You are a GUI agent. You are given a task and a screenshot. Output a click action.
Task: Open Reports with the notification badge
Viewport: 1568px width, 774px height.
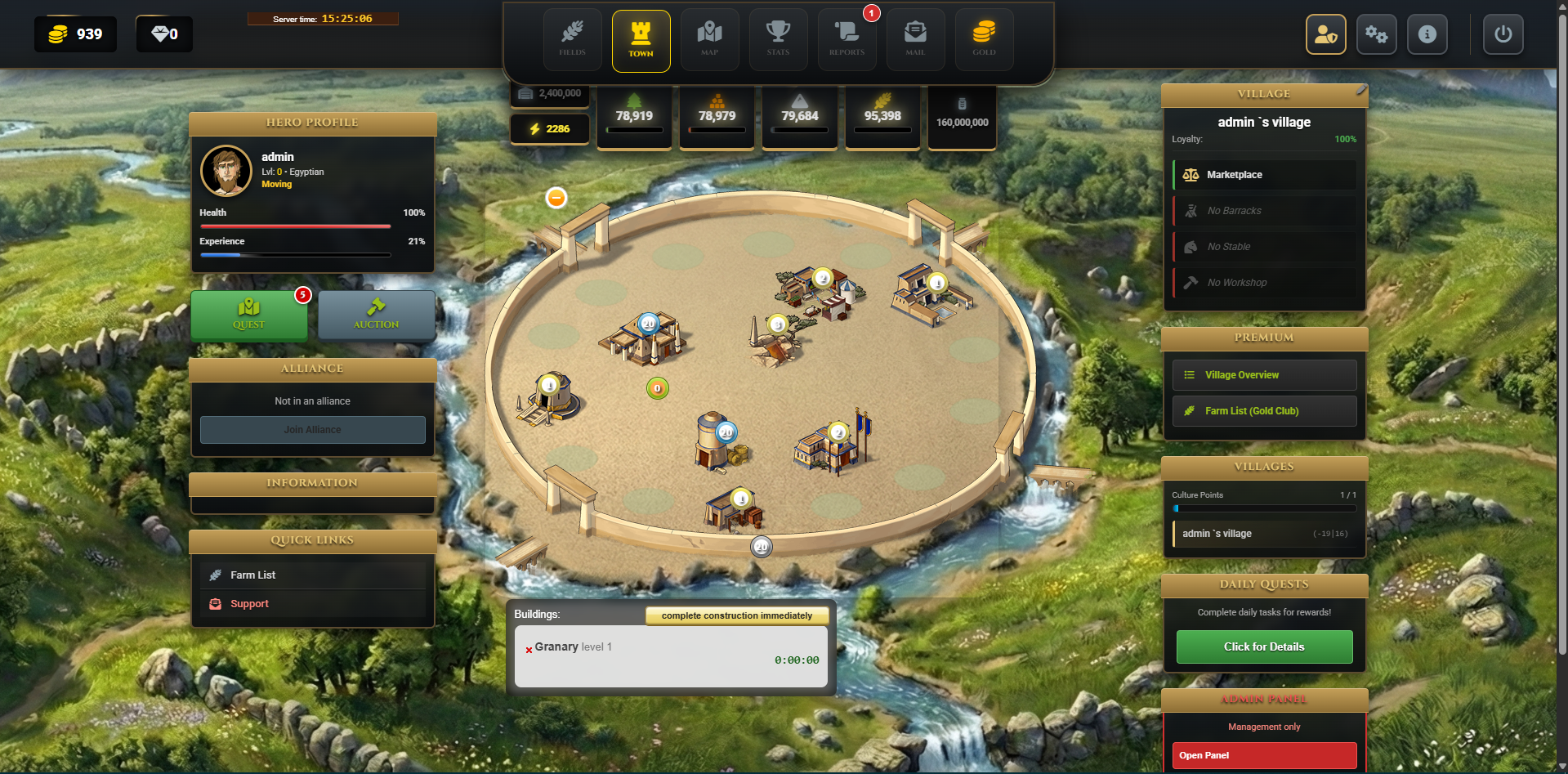(x=847, y=39)
